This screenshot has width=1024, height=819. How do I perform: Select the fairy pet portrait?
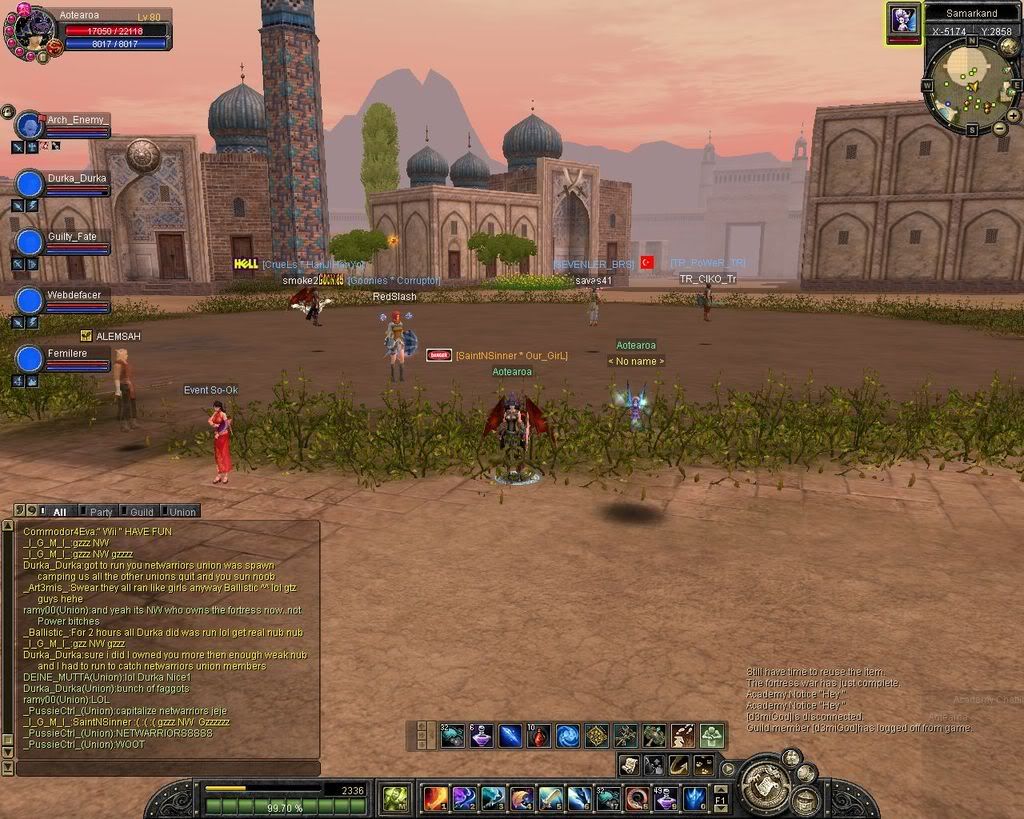point(903,20)
